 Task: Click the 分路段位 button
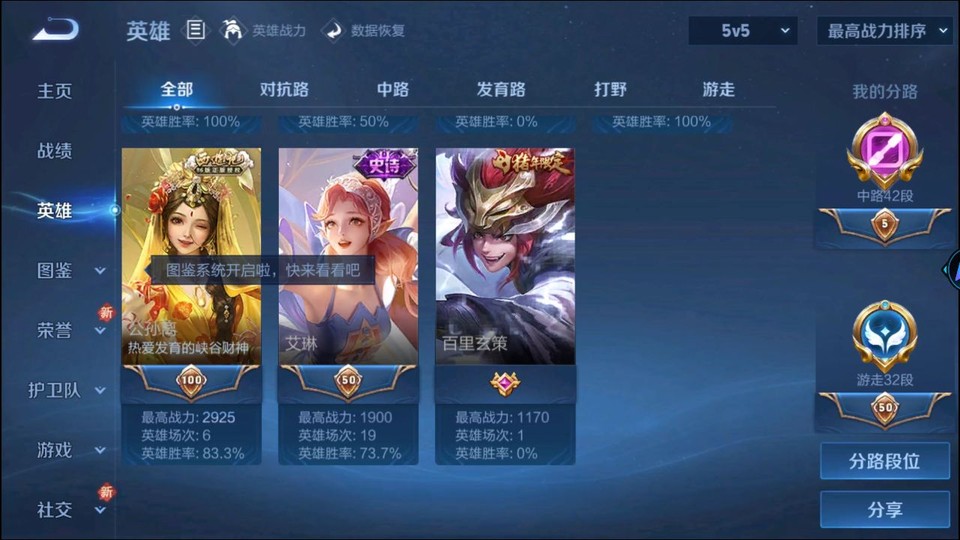tap(885, 461)
